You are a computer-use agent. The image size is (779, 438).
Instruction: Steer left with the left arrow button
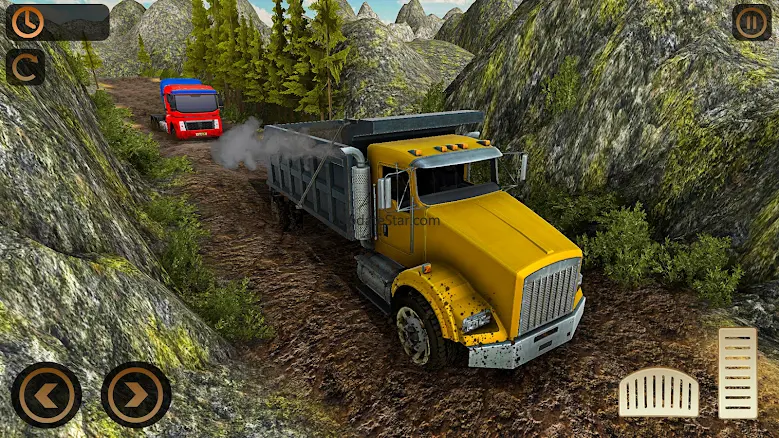(46, 395)
